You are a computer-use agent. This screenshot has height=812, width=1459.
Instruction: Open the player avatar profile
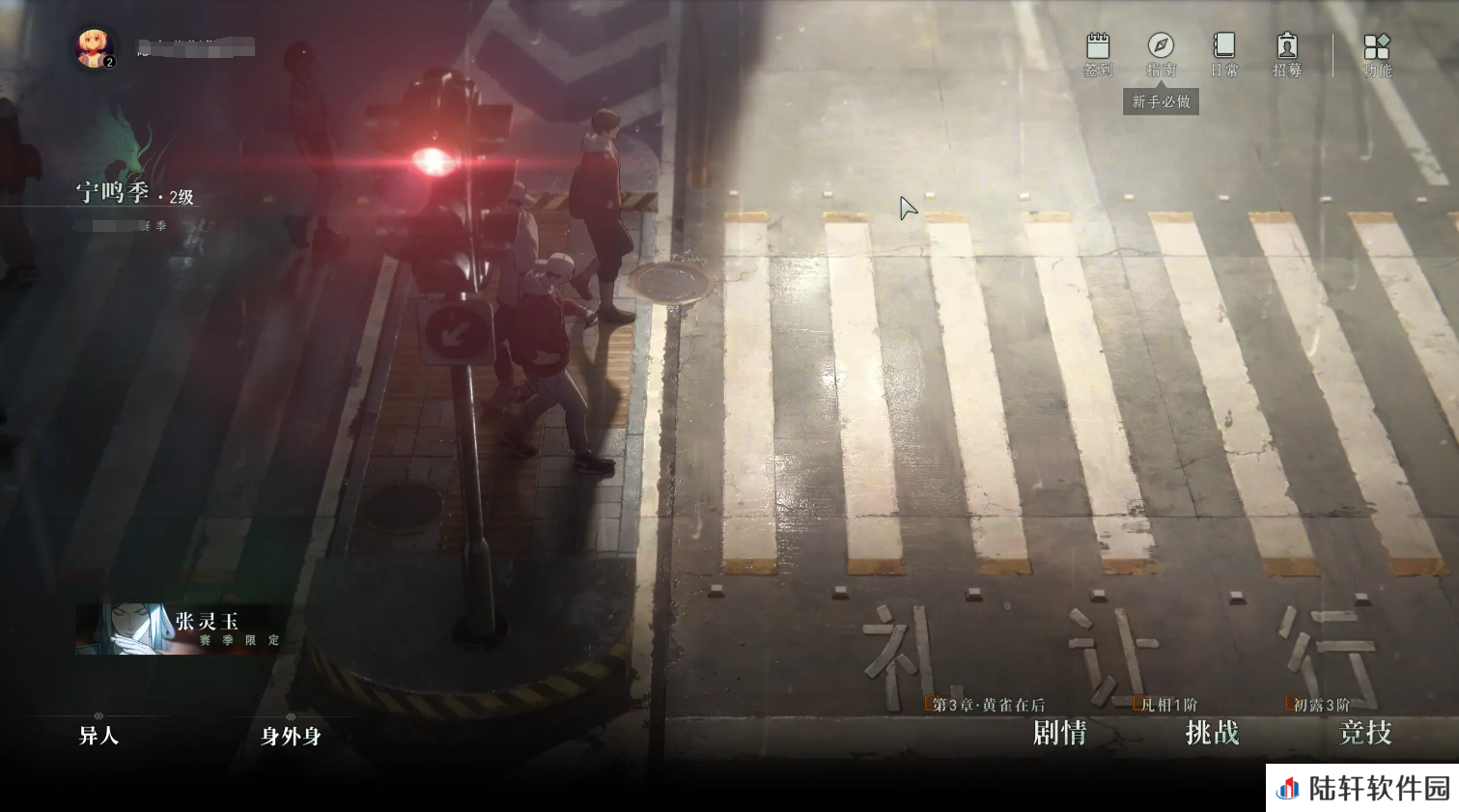pos(95,47)
